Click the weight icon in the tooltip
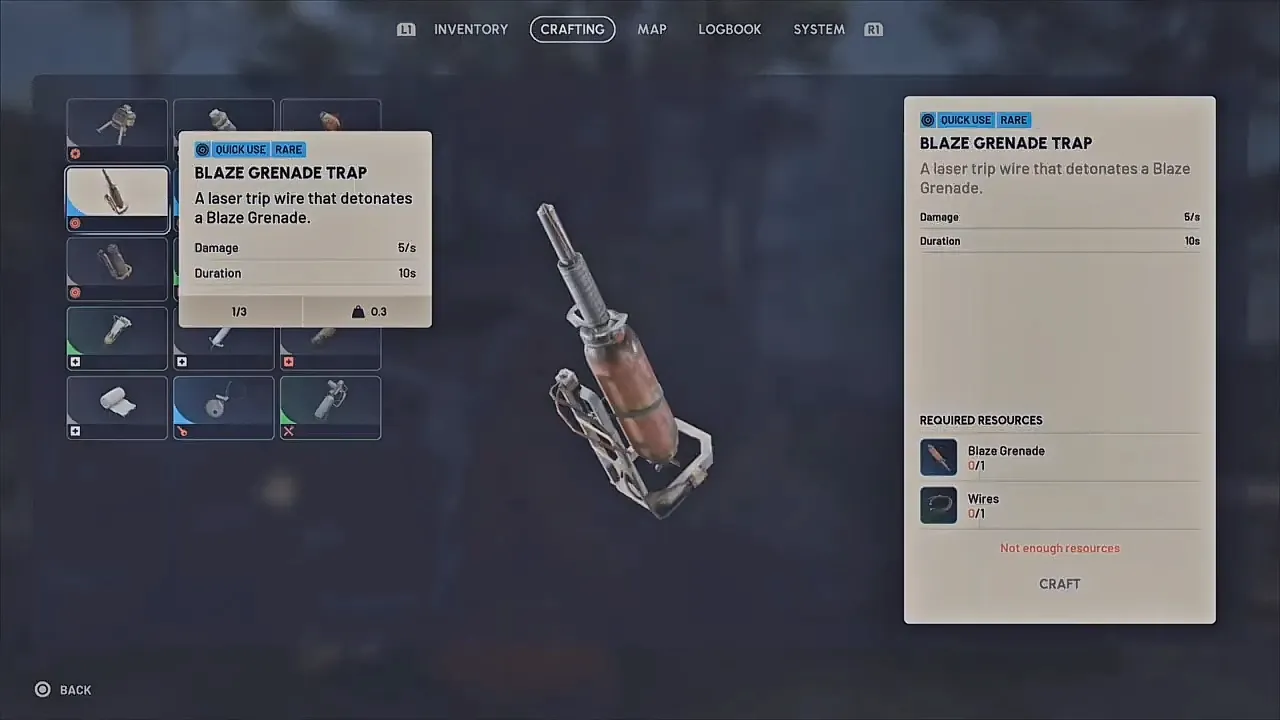This screenshot has height=720, width=1280. coord(358,311)
